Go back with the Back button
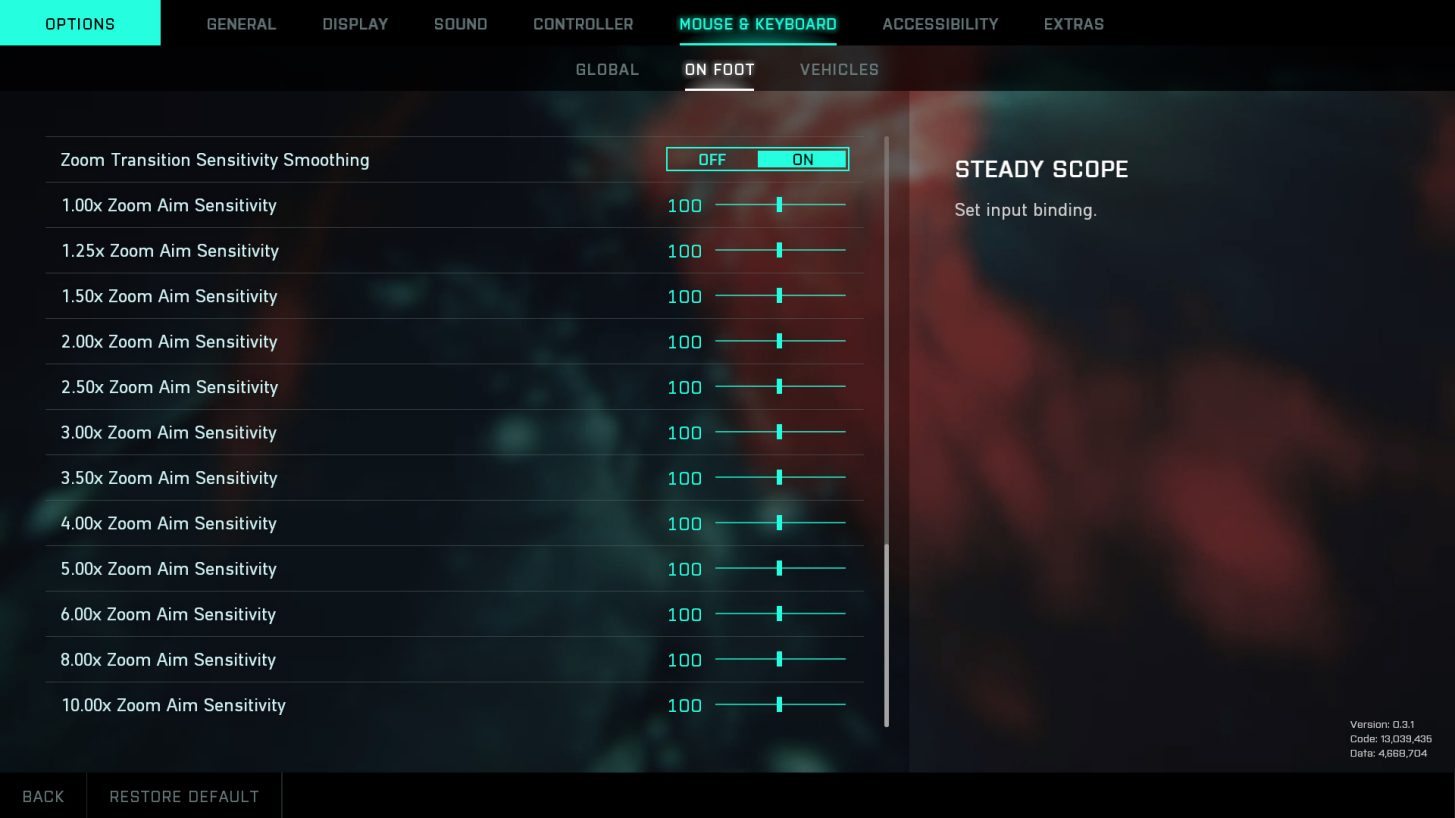 (43, 797)
